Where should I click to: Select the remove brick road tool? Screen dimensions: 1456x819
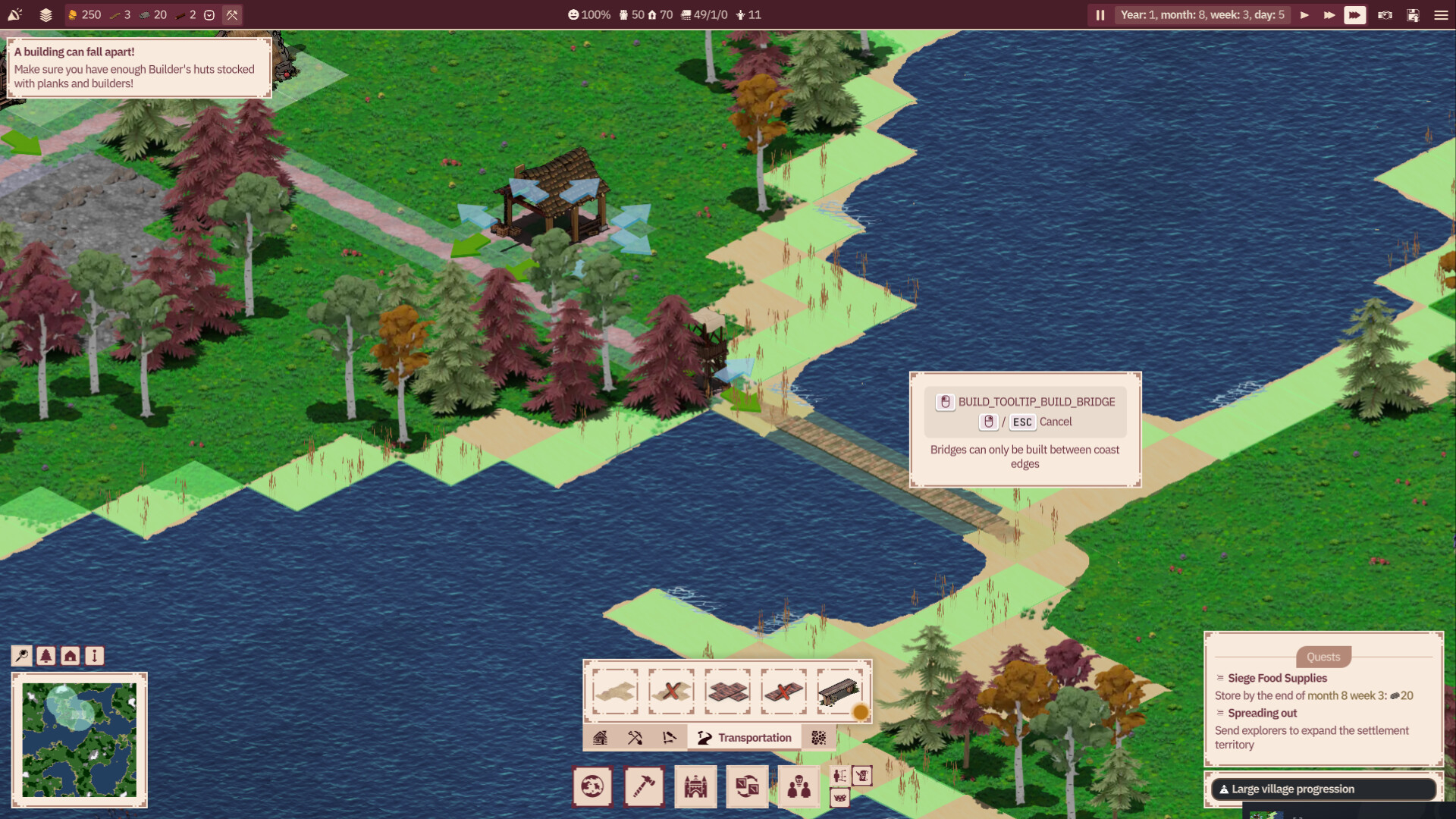click(x=783, y=692)
